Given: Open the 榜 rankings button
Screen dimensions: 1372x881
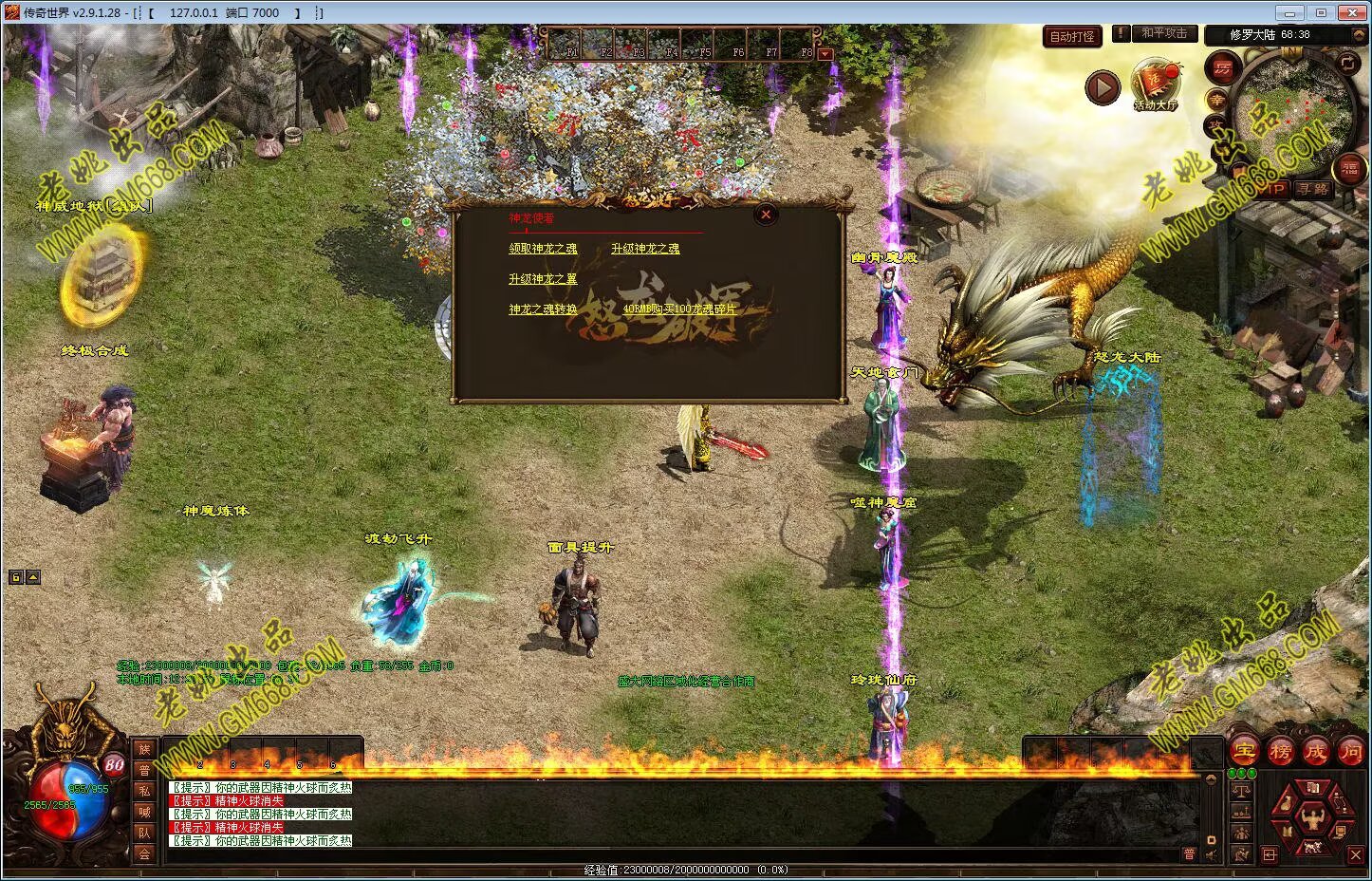Looking at the screenshot, I should click(1280, 751).
